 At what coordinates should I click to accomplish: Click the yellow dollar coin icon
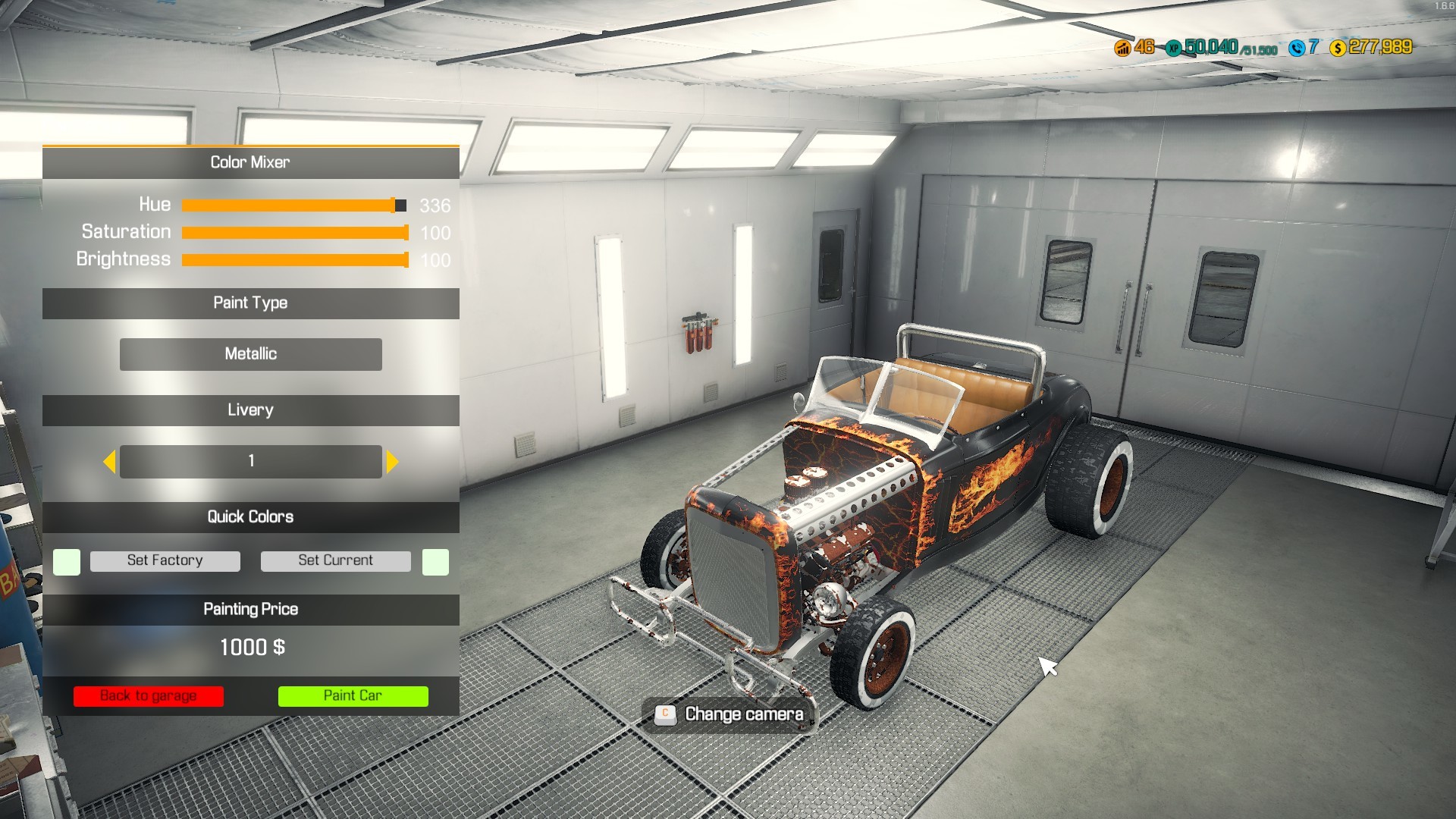click(x=1339, y=49)
